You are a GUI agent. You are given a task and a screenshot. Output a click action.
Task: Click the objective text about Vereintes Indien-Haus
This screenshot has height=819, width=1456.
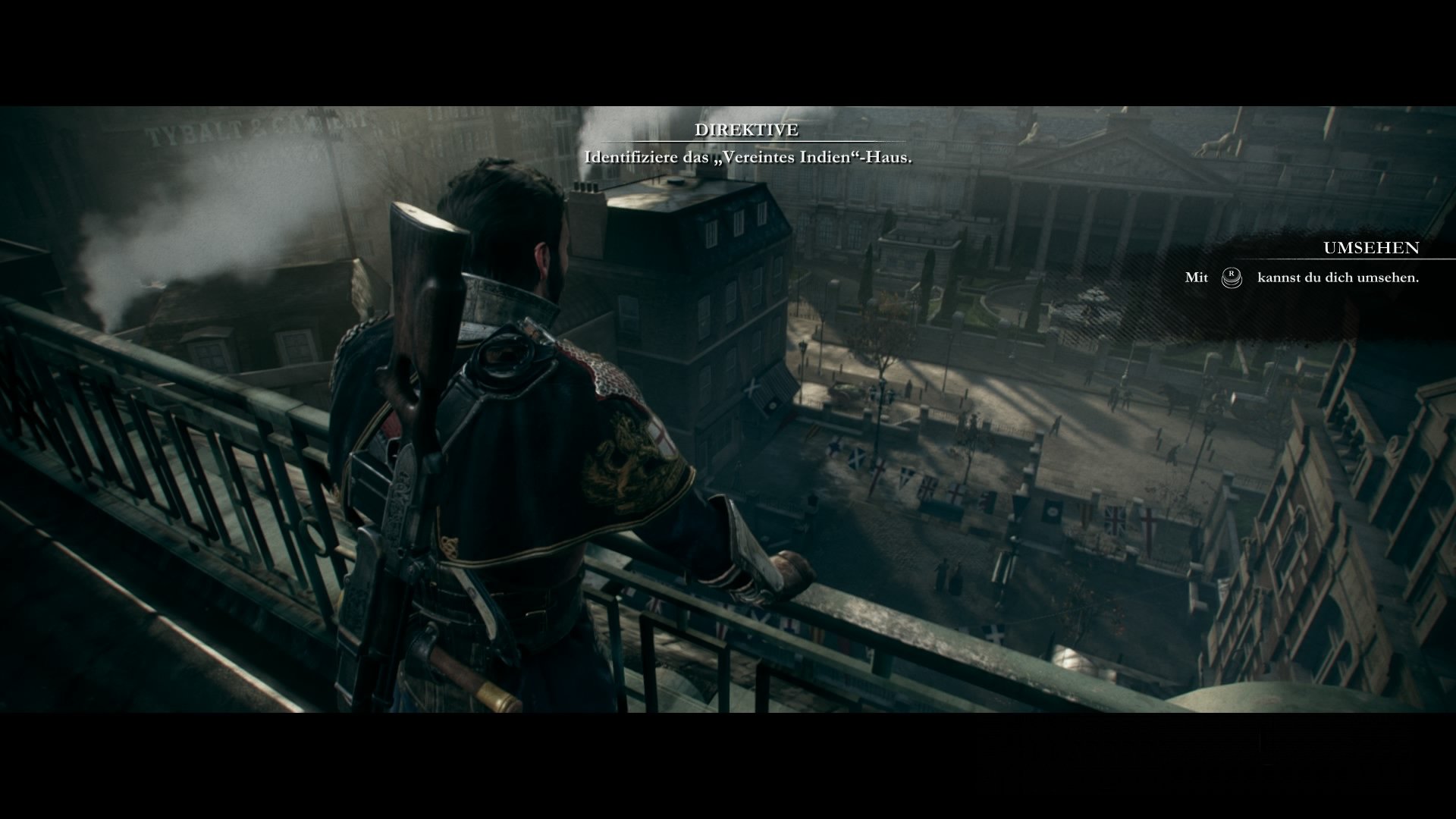(748, 159)
